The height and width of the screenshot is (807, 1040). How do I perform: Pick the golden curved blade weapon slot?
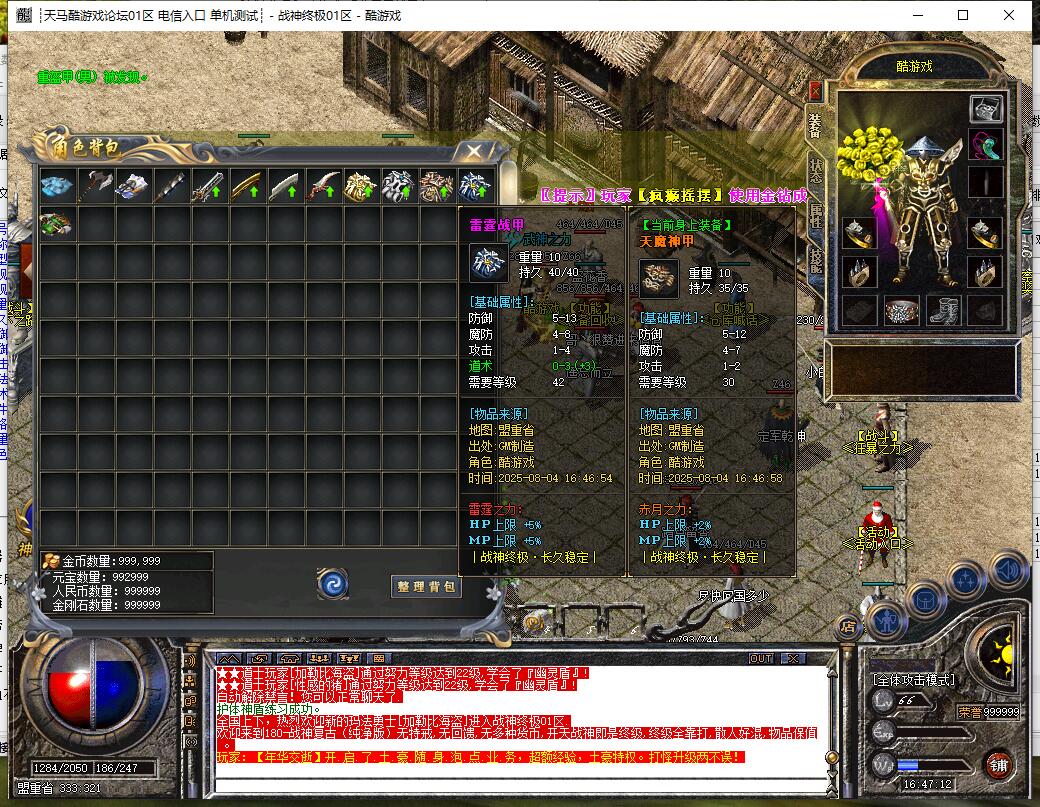click(x=248, y=187)
